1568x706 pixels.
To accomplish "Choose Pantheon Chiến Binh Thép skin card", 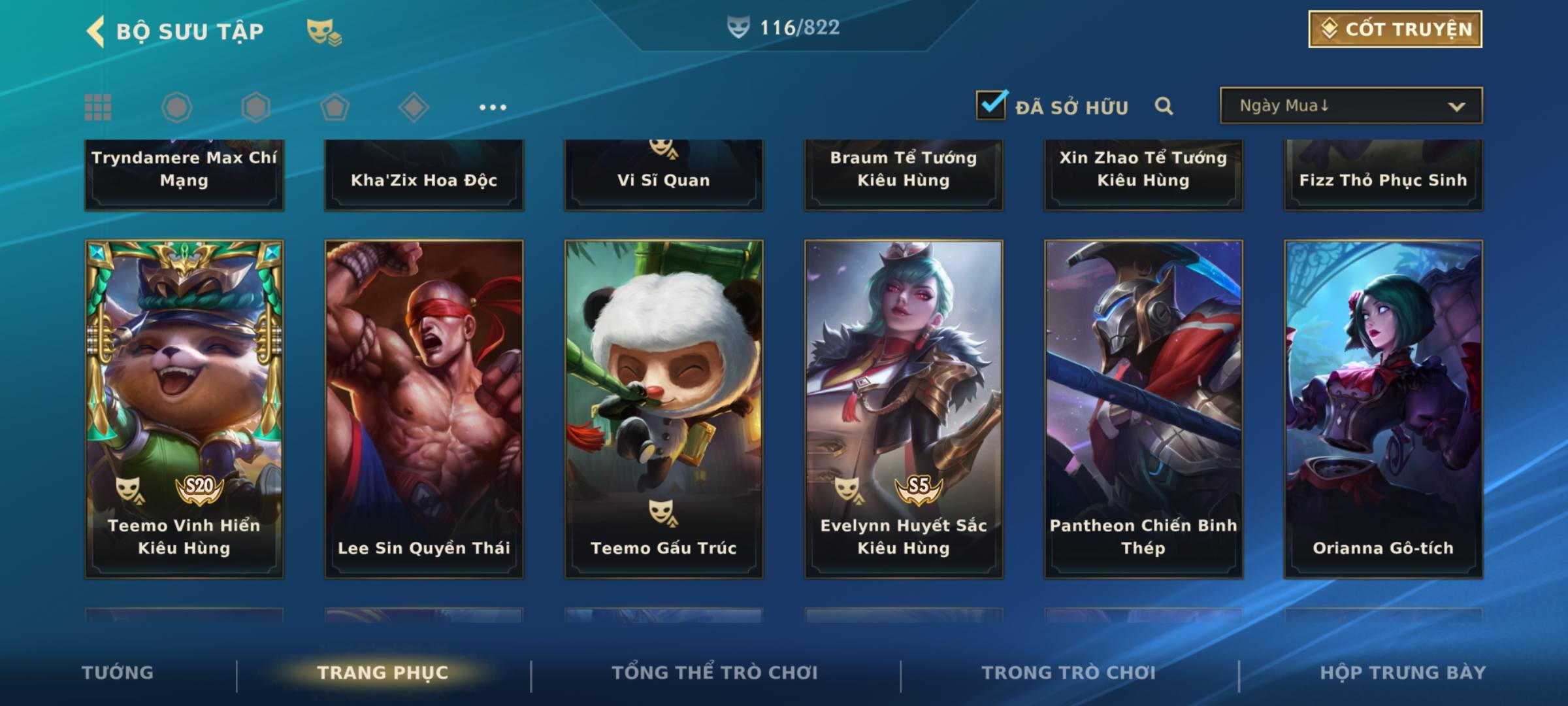I will 1143,409.
